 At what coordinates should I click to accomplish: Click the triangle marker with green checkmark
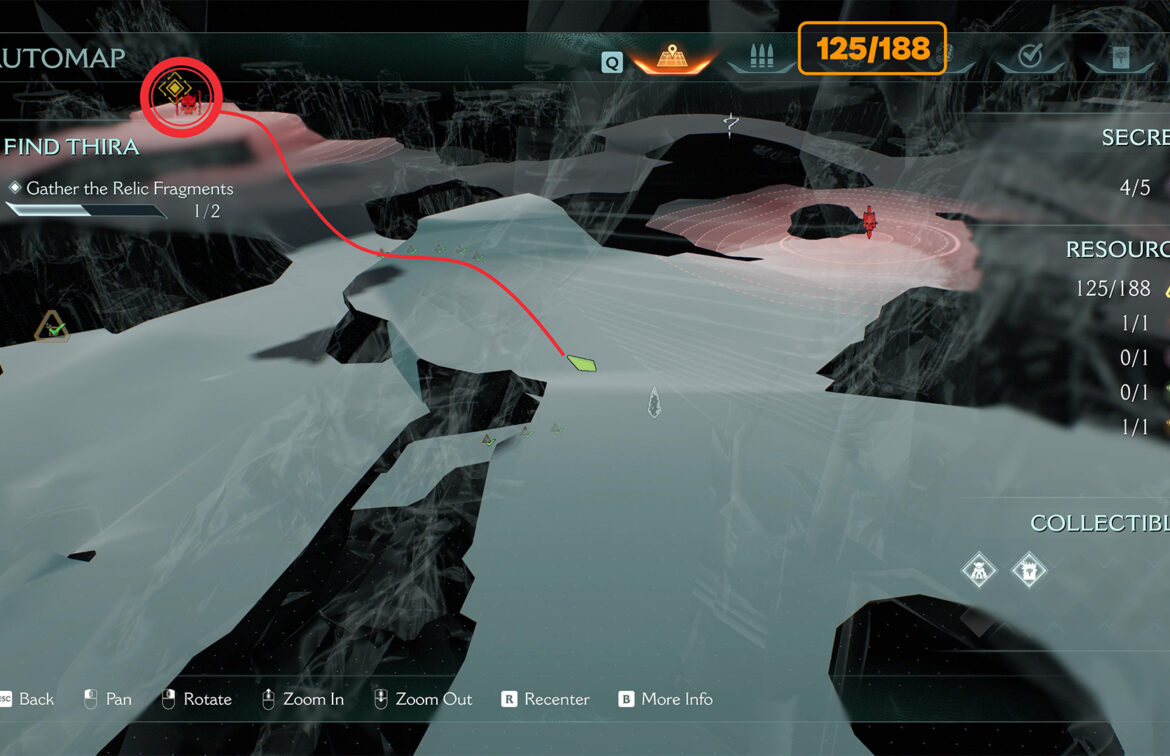(x=52, y=327)
